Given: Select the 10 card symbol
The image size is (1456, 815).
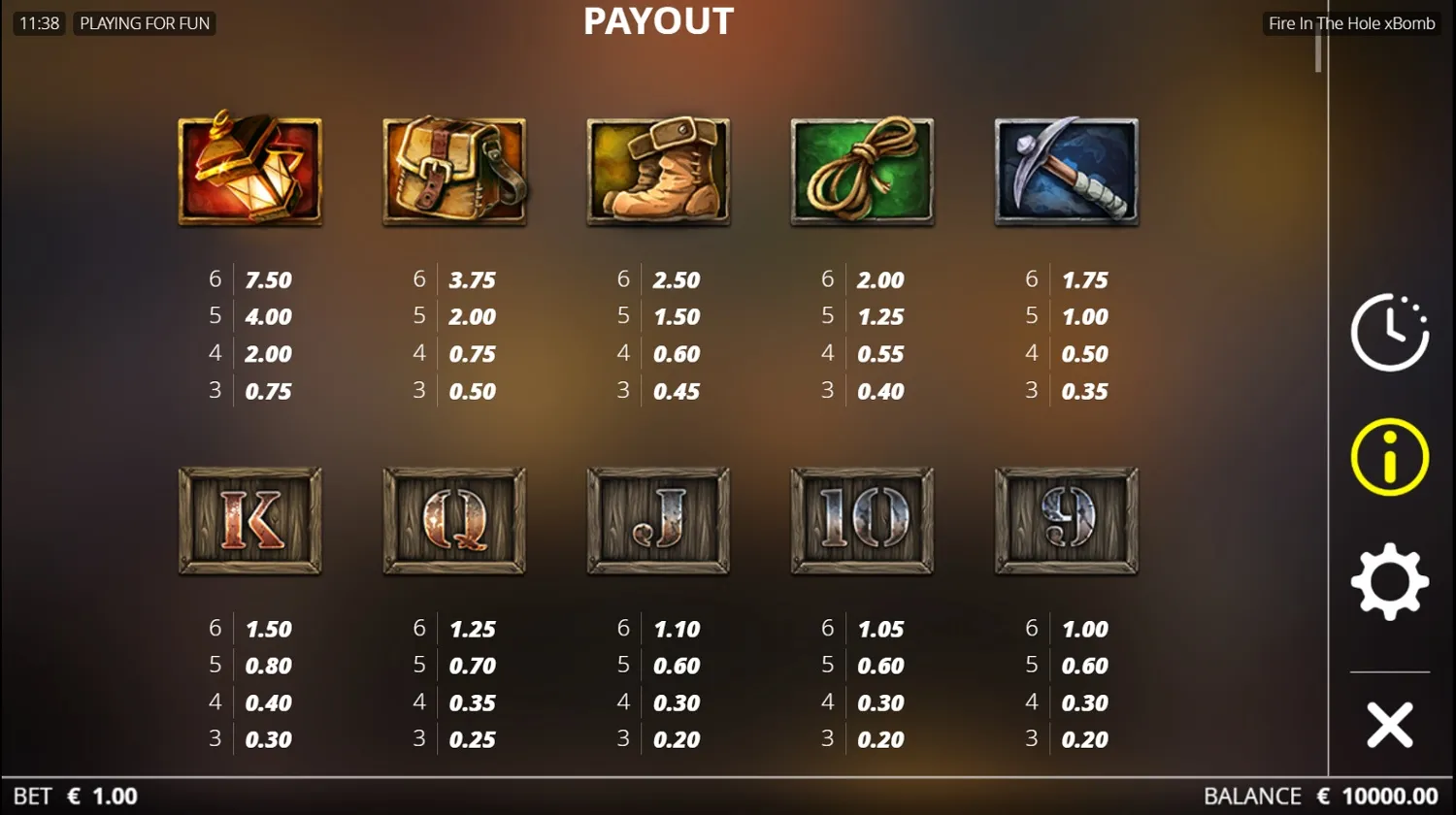Looking at the screenshot, I should tap(861, 520).
